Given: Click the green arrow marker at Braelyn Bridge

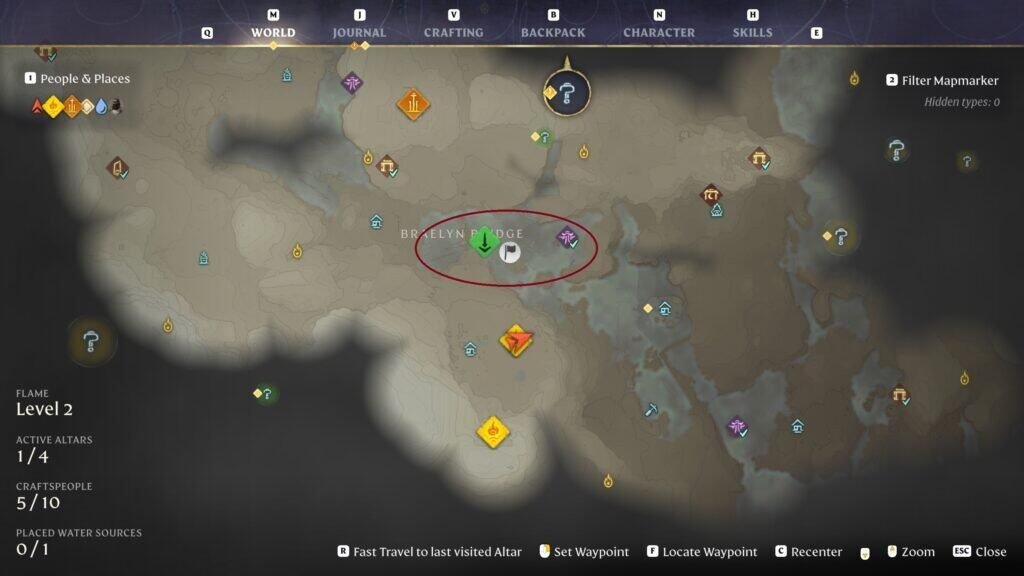Looking at the screenshot, I should pyautogui.click(x=485, y=241).
